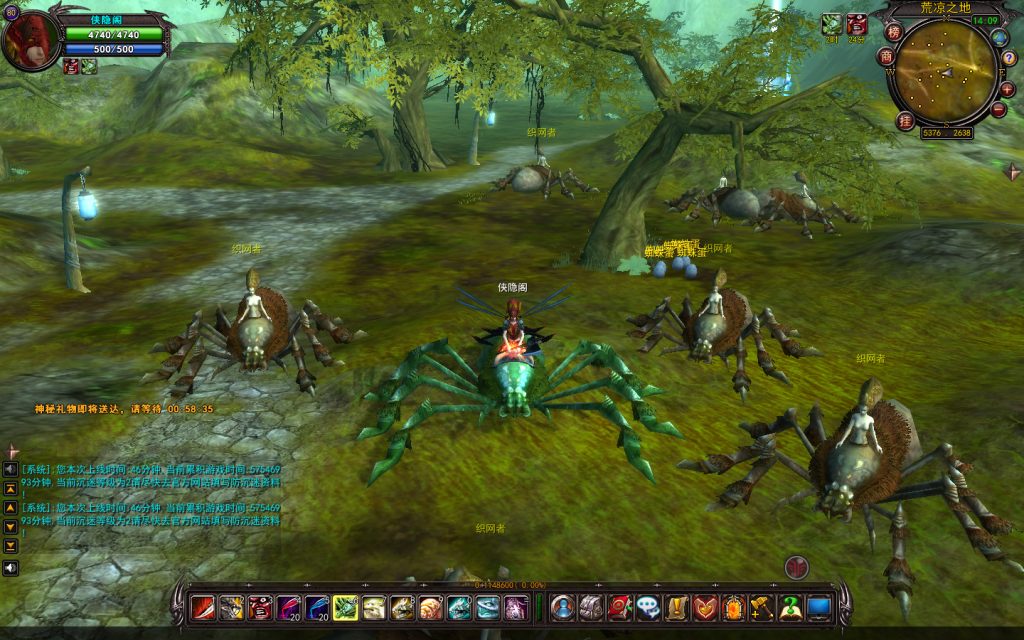The image size is (1024, 640).
Task: Click the red-haired character portrait
Action: [x=30, y=42]
